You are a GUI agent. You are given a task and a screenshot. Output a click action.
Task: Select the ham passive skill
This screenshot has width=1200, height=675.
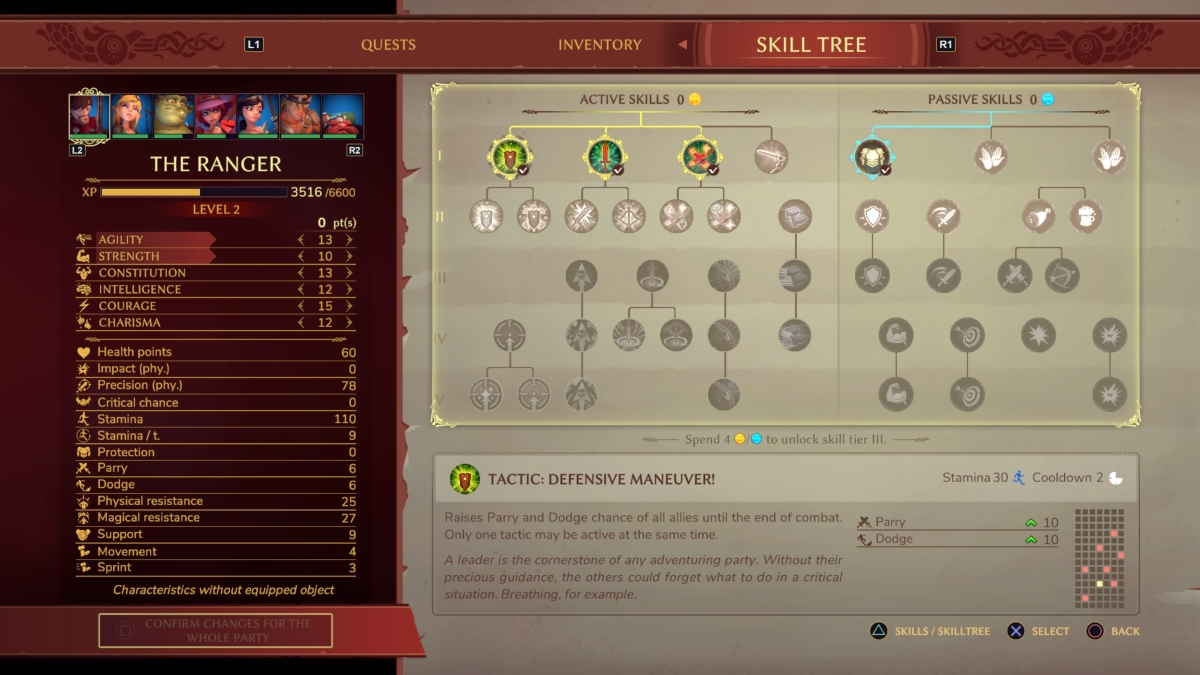(x=1039, y=216)
